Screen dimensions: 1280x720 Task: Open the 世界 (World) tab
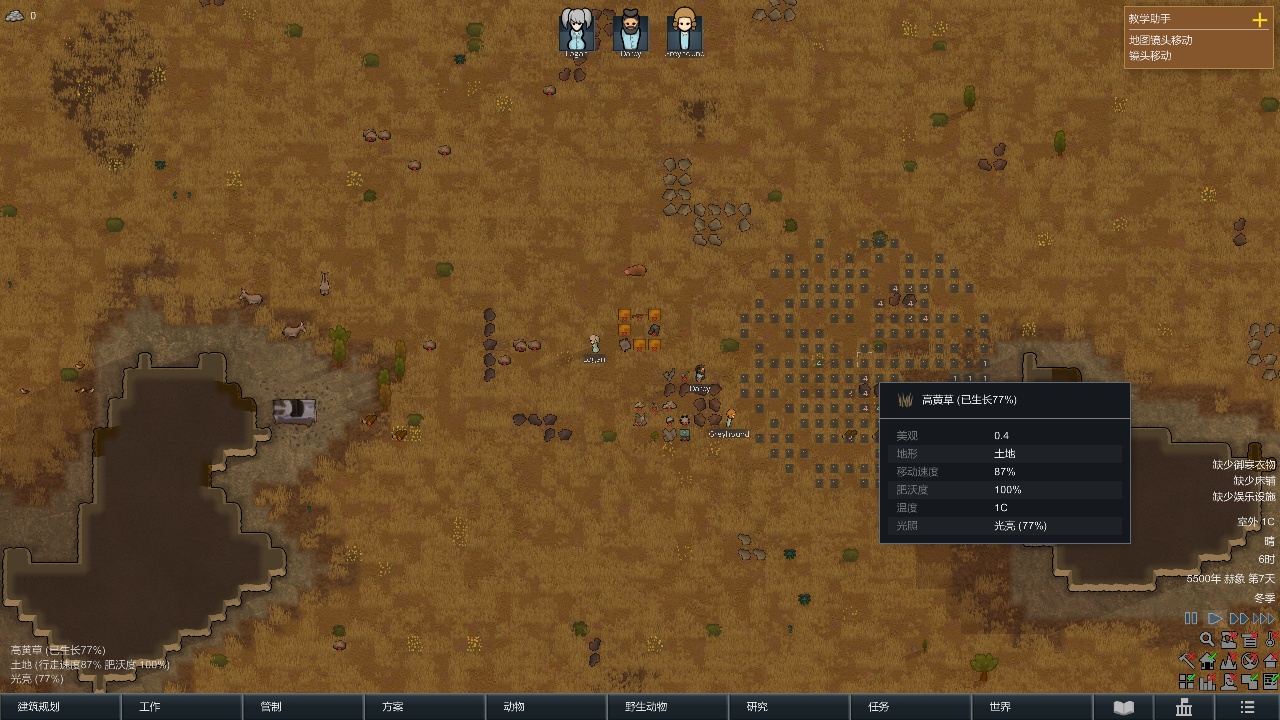1032,707
